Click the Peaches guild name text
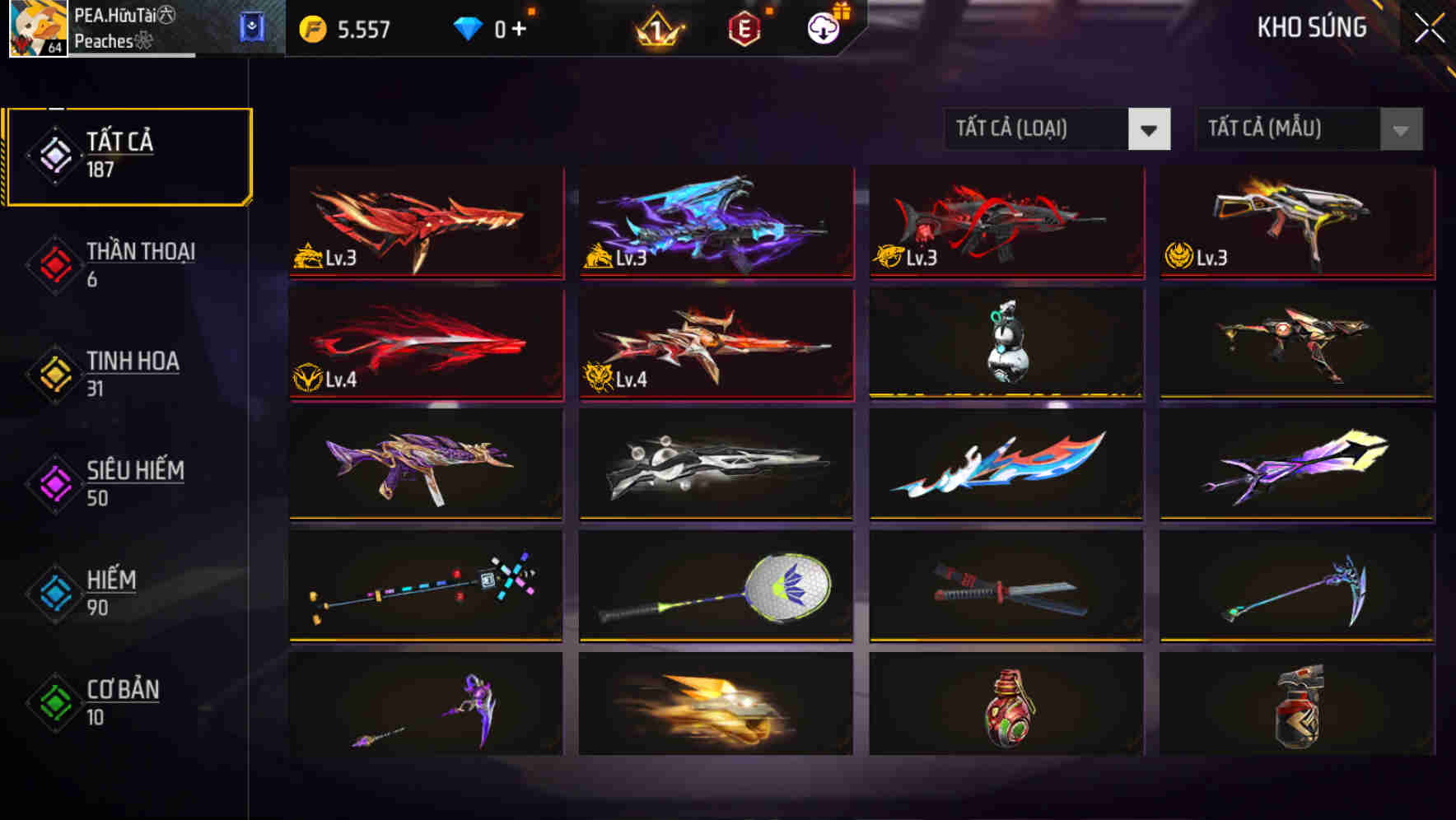This screenshot has width=1456, height=820. tap(106, 43)
